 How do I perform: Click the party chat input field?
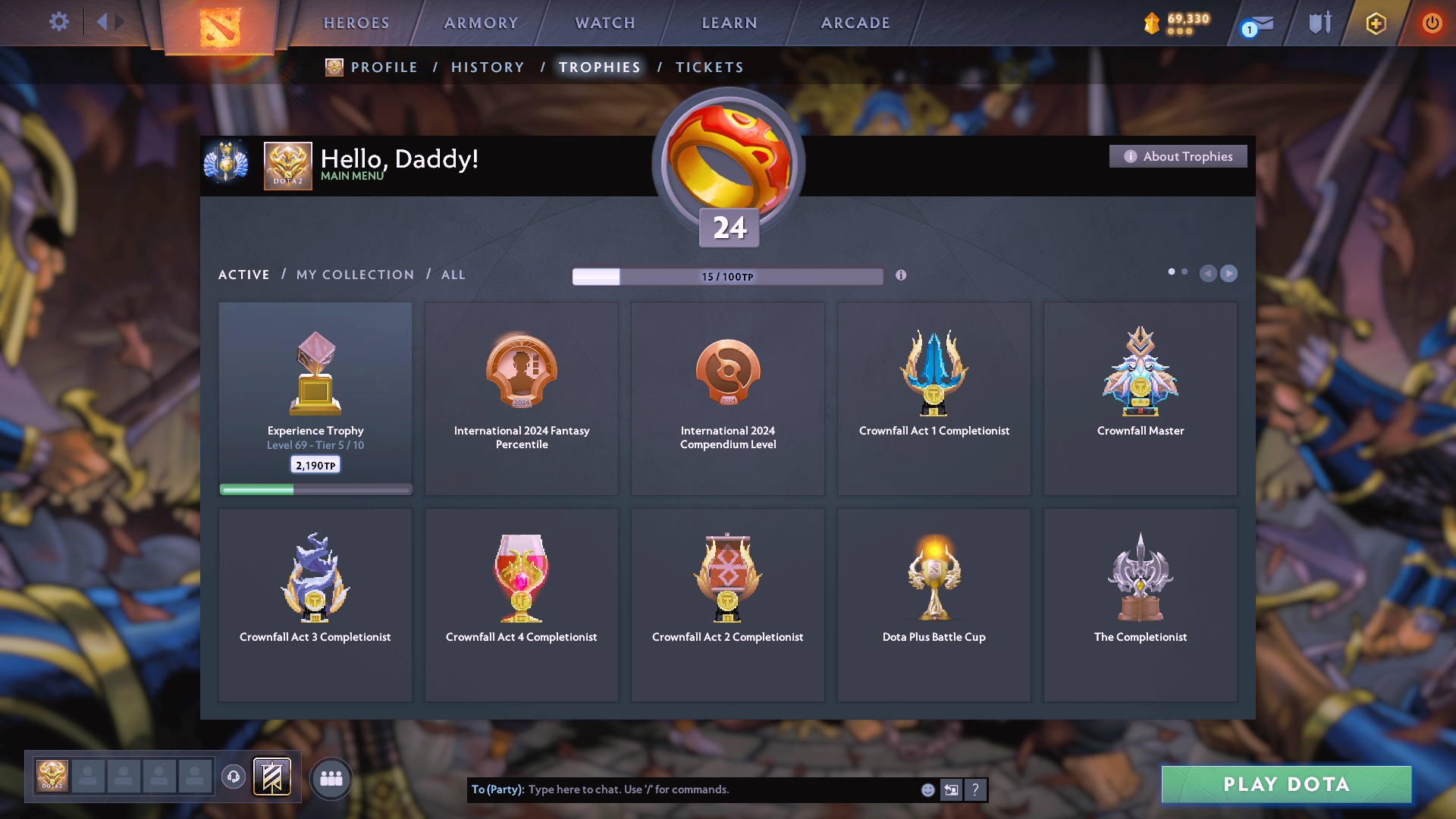tap(682, 789)
